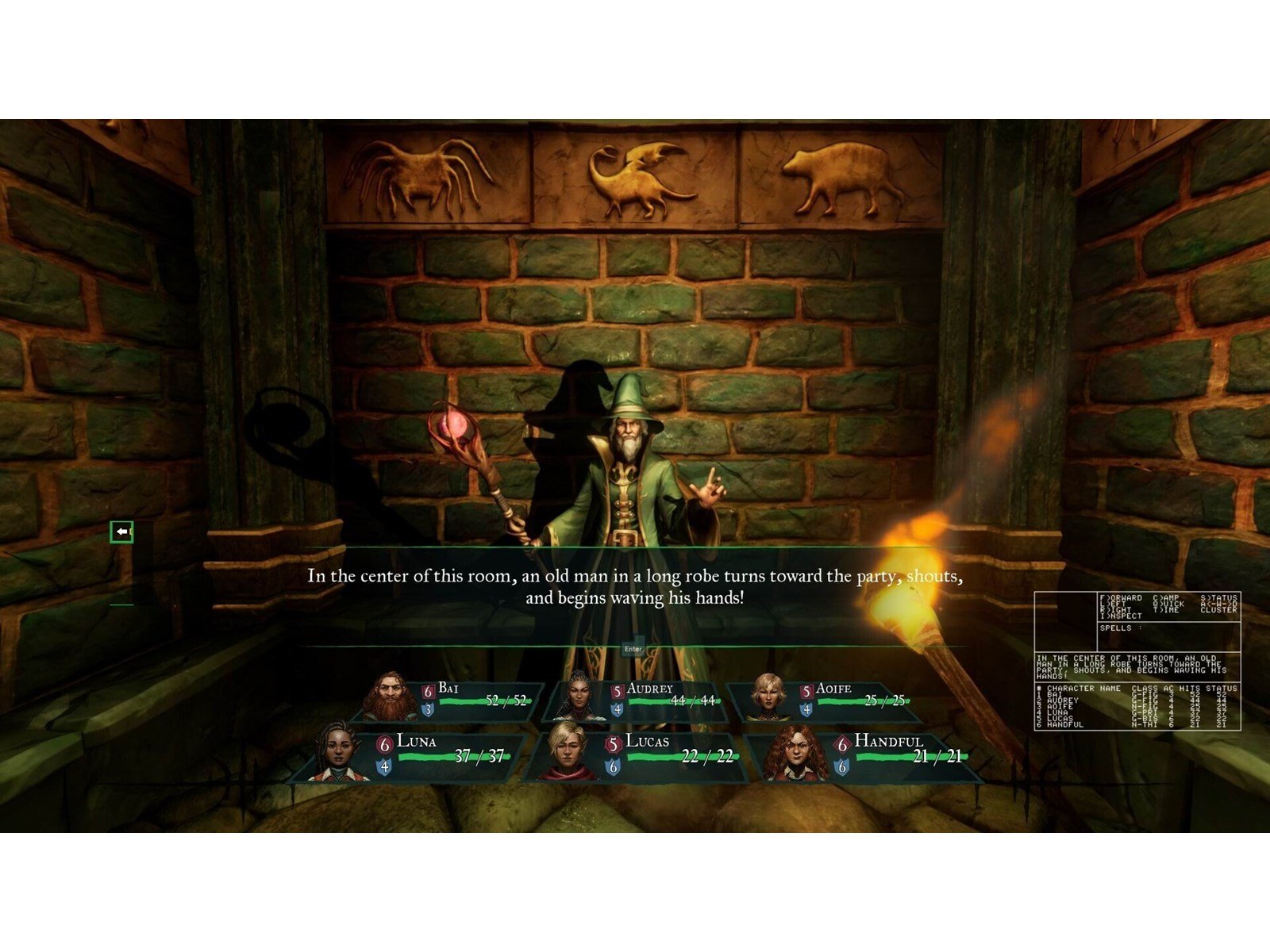Select Bai's party member panel
Viewport: 1270px width, 952px height.
pyautogui.click(x=448, y=700)
